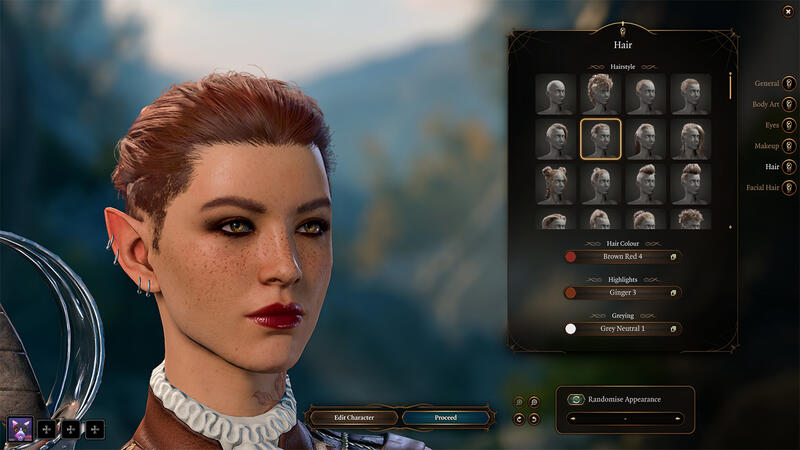Viewport: 800px width, 450px height.
Task: Pick the twin buns hairstyle
Action: coord(555,185)
